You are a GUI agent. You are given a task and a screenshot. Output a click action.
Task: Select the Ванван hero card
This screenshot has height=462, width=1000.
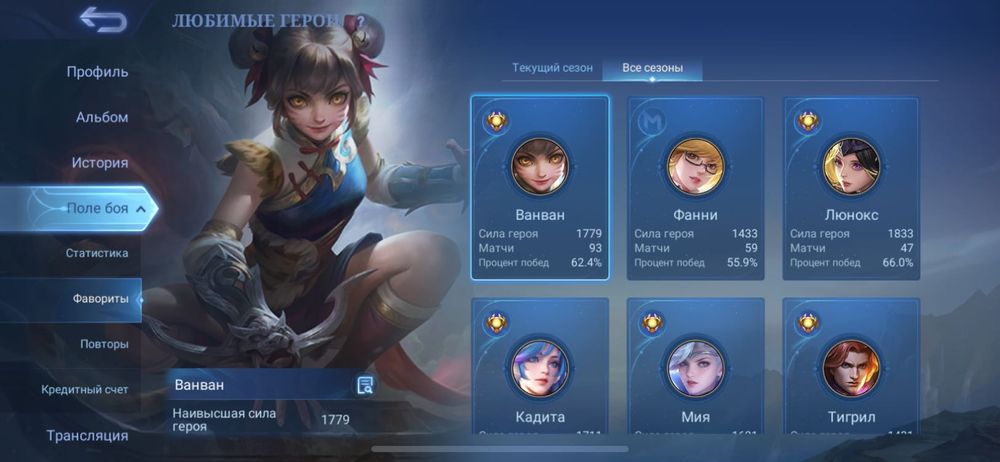pyautogui.click(x=540, y=188)
